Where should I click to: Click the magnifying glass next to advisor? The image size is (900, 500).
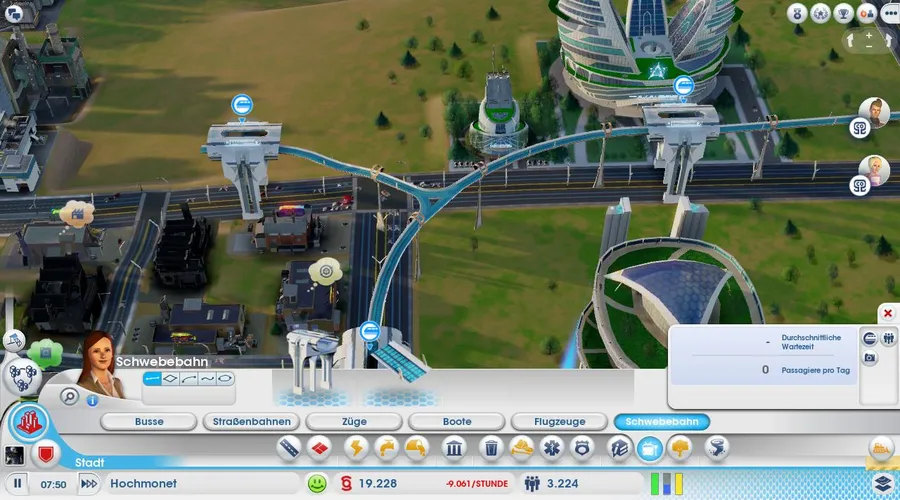point(70,396)
